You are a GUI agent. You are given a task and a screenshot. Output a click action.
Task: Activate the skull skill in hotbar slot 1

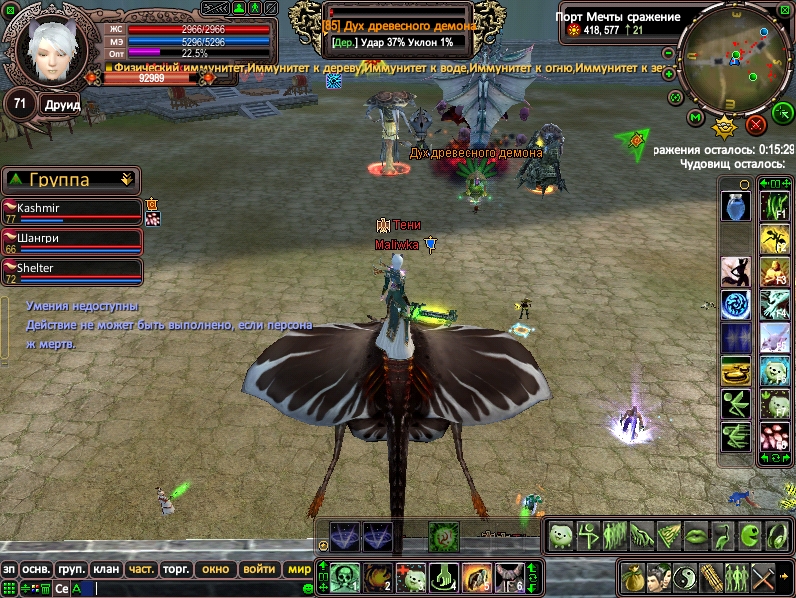[x=346, y=576]
